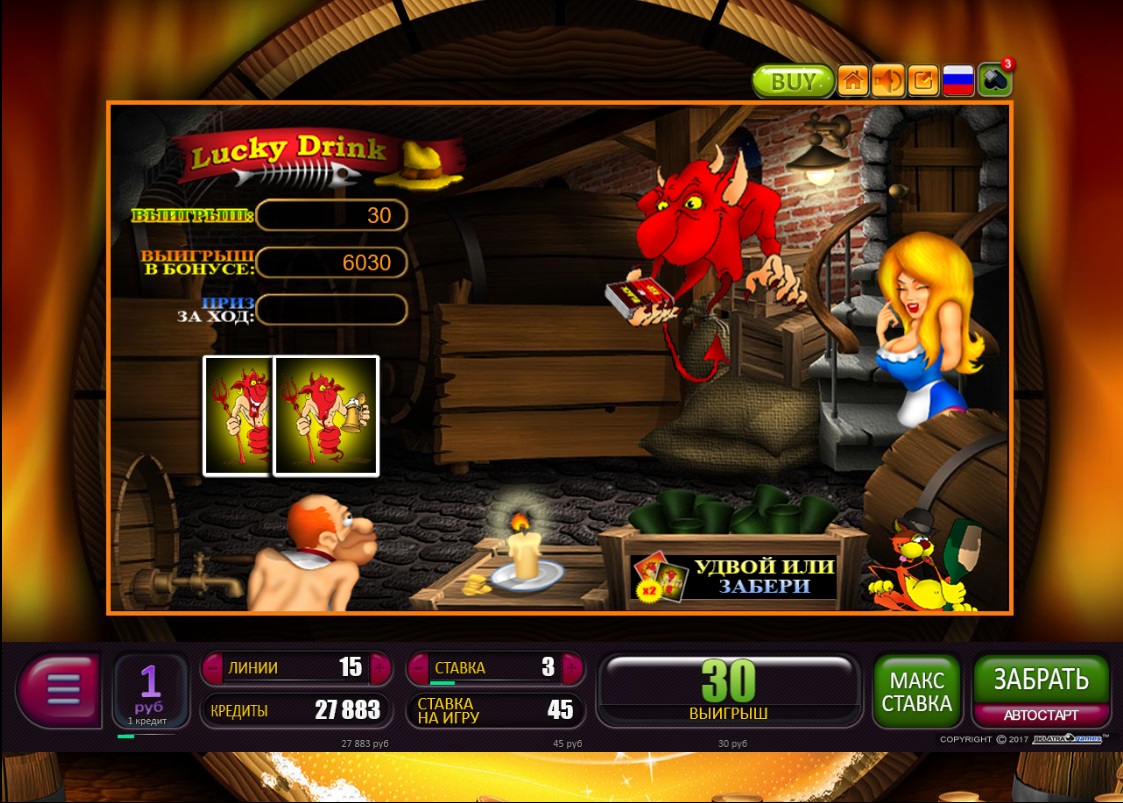Change language via the Russian flag

958,81
